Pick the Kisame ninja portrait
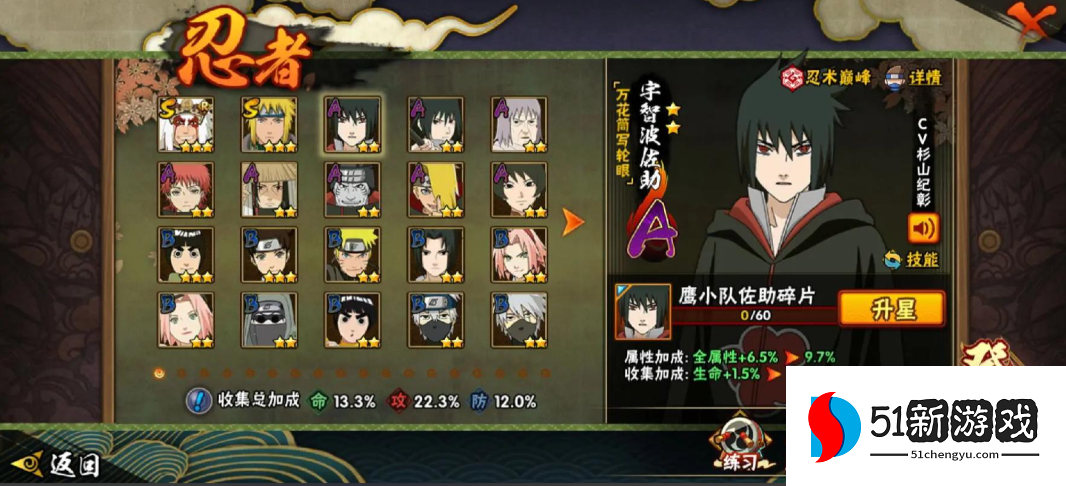 click(352, 190)
